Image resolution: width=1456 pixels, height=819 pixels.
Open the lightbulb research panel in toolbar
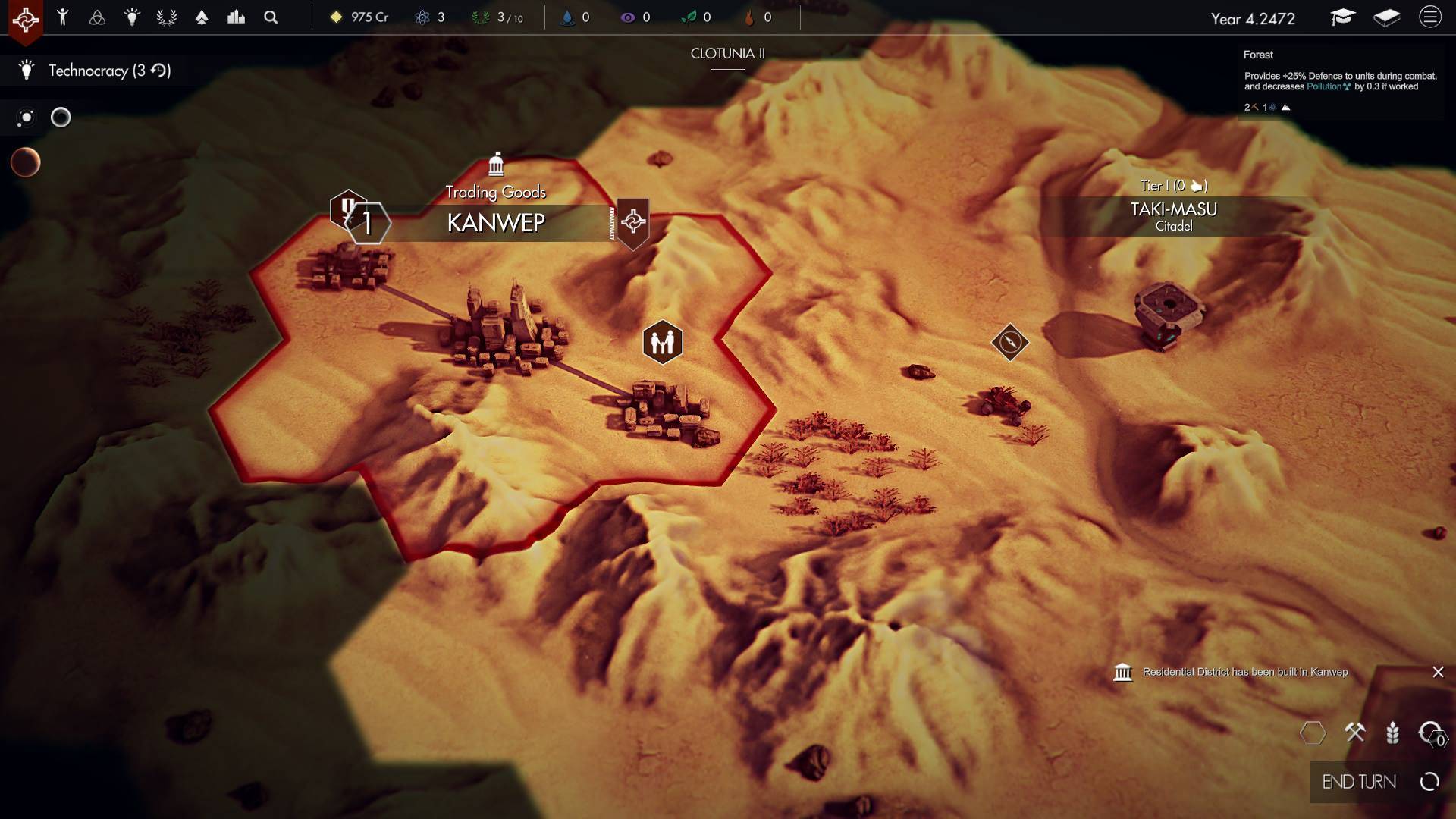pyautogui.click(x=132, y=17)
